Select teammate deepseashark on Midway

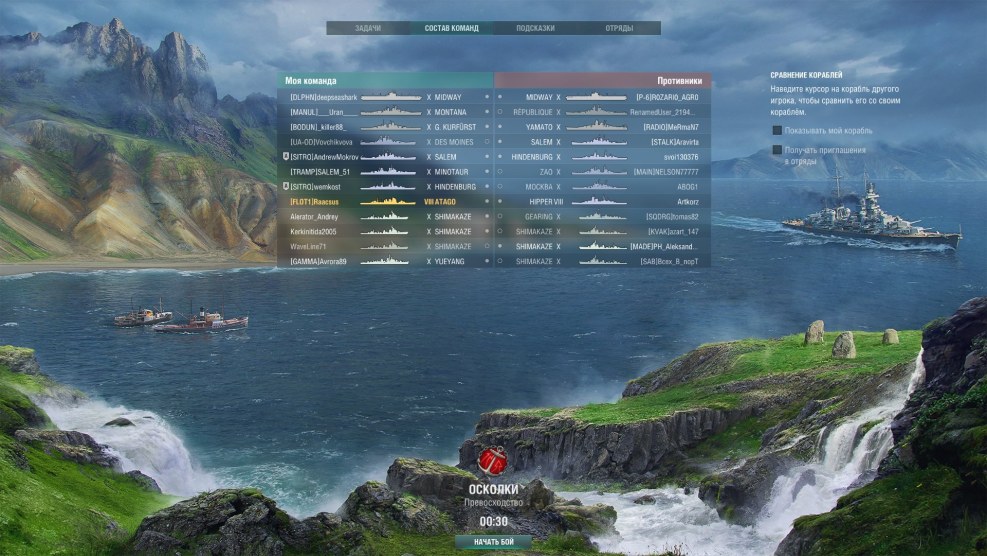pos(385,97)
